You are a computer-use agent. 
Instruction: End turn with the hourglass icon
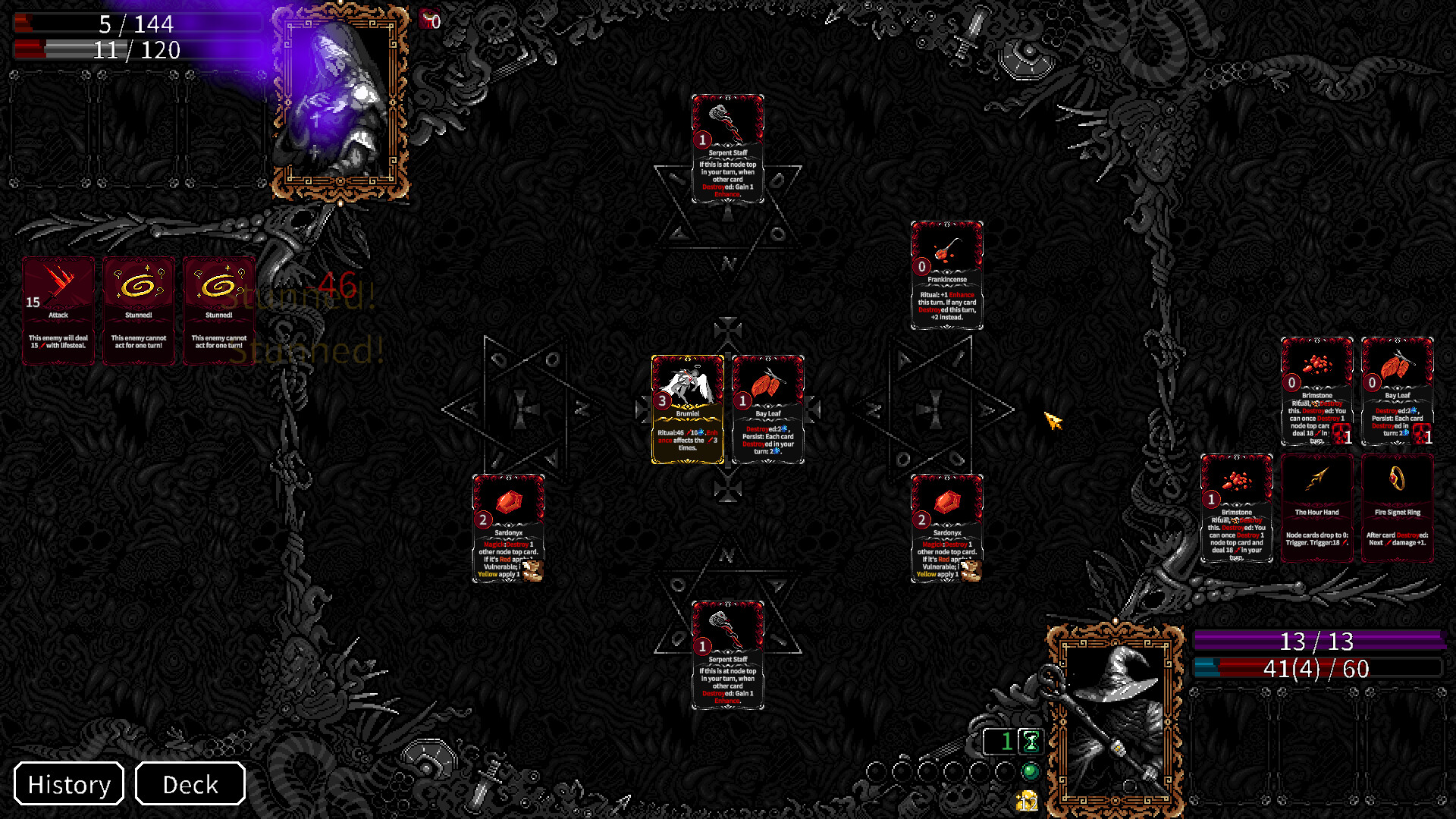tap(1030, 742)
